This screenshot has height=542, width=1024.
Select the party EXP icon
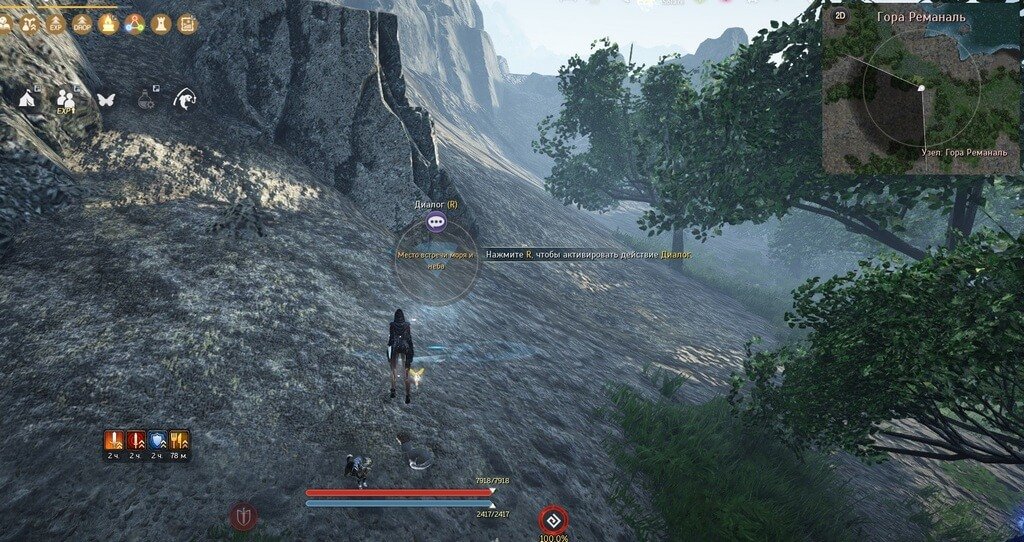(x=66, y=99)
